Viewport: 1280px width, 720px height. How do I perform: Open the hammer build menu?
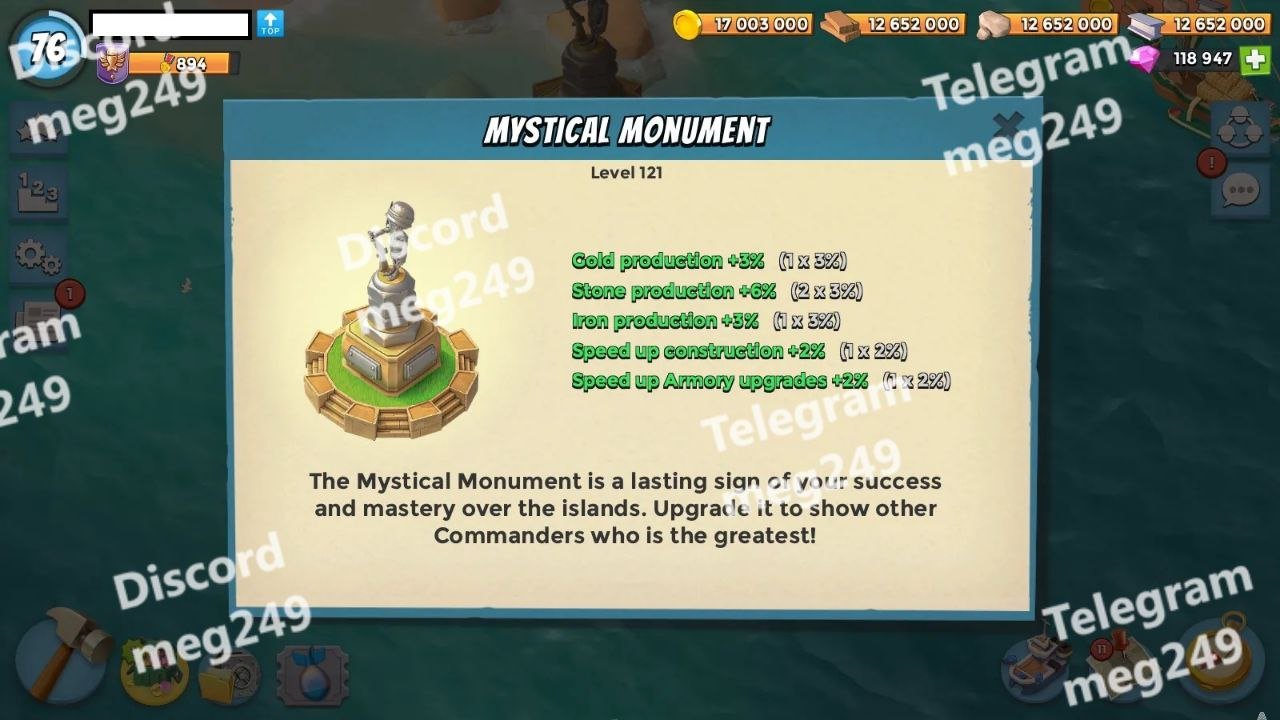[x=62, y=655]
